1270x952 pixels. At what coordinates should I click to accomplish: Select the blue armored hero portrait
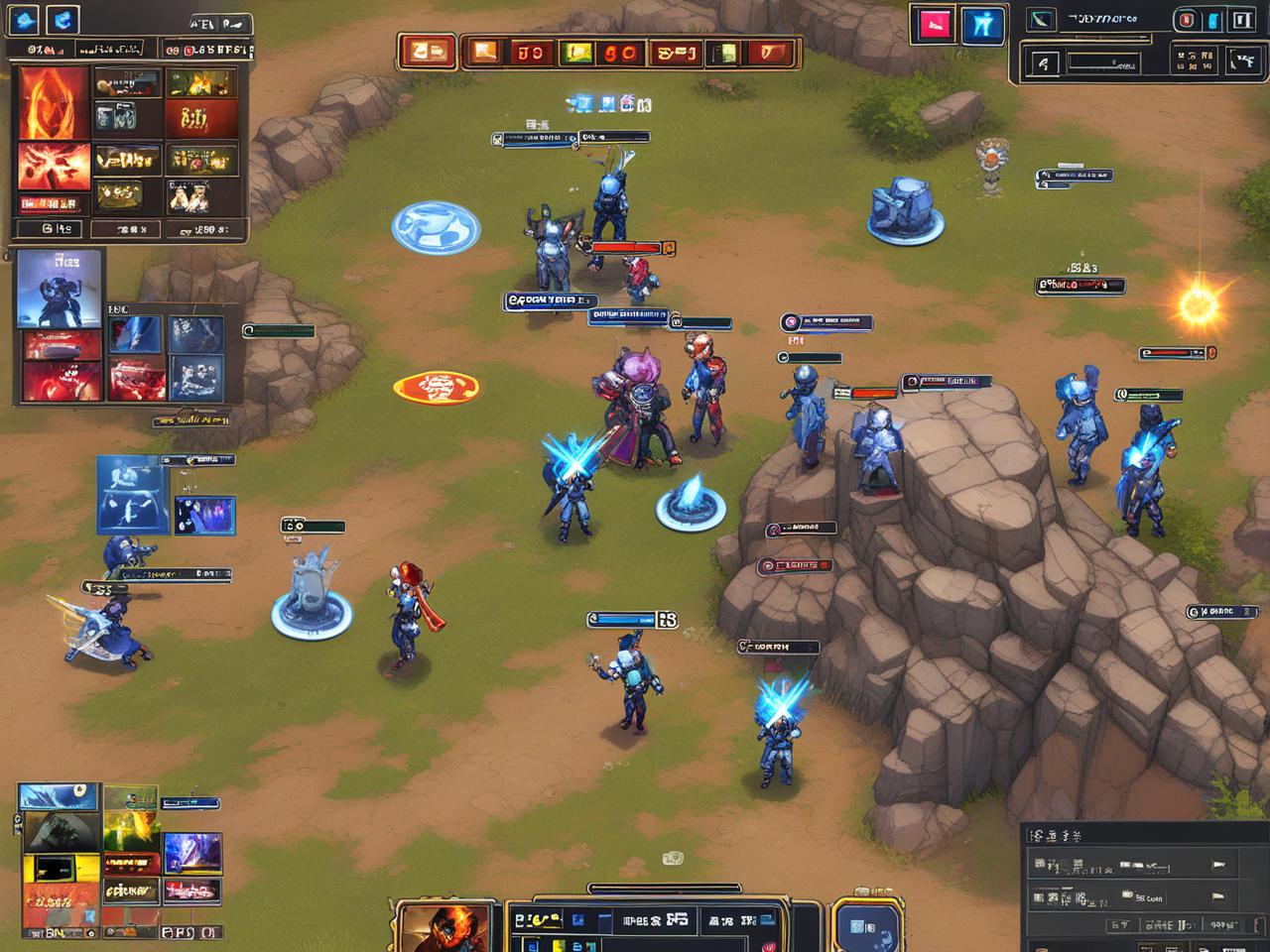(x=60, y=288)
